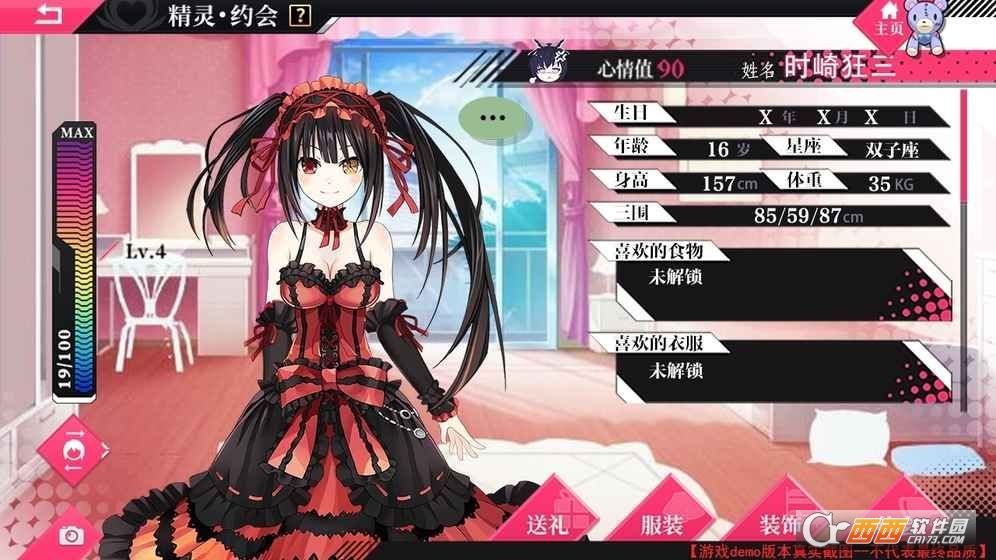Return to home via 主页 button
Screen dimensions: 996x560
[890, 22]
